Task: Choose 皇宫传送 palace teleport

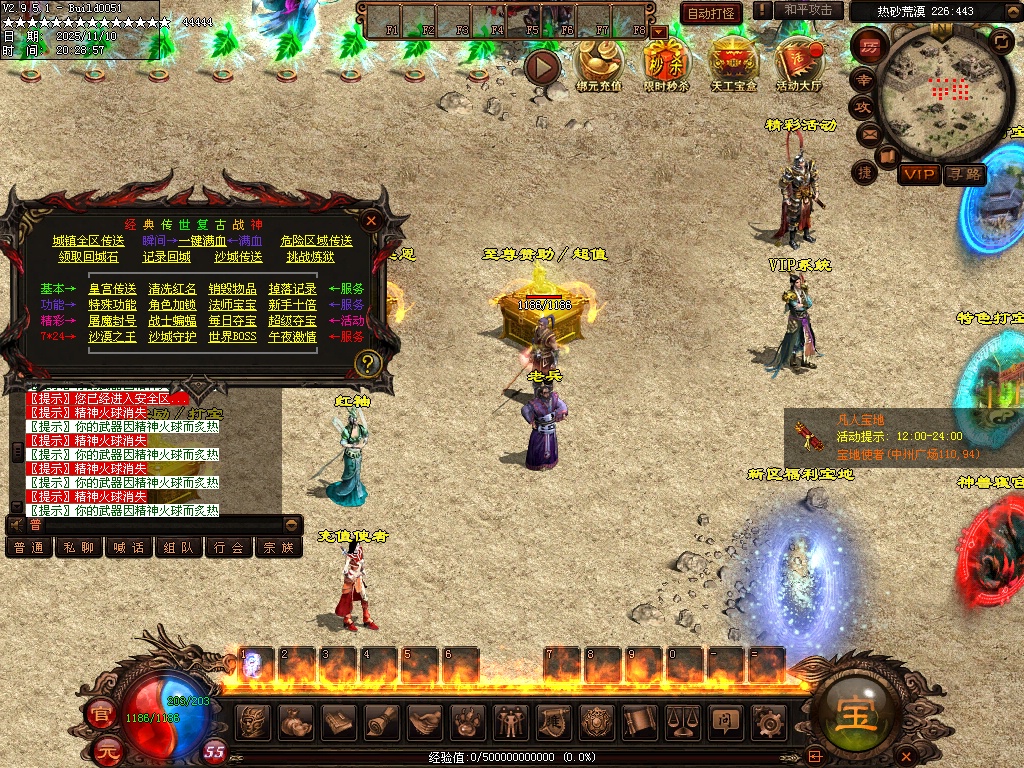Action: coord(112,289)
